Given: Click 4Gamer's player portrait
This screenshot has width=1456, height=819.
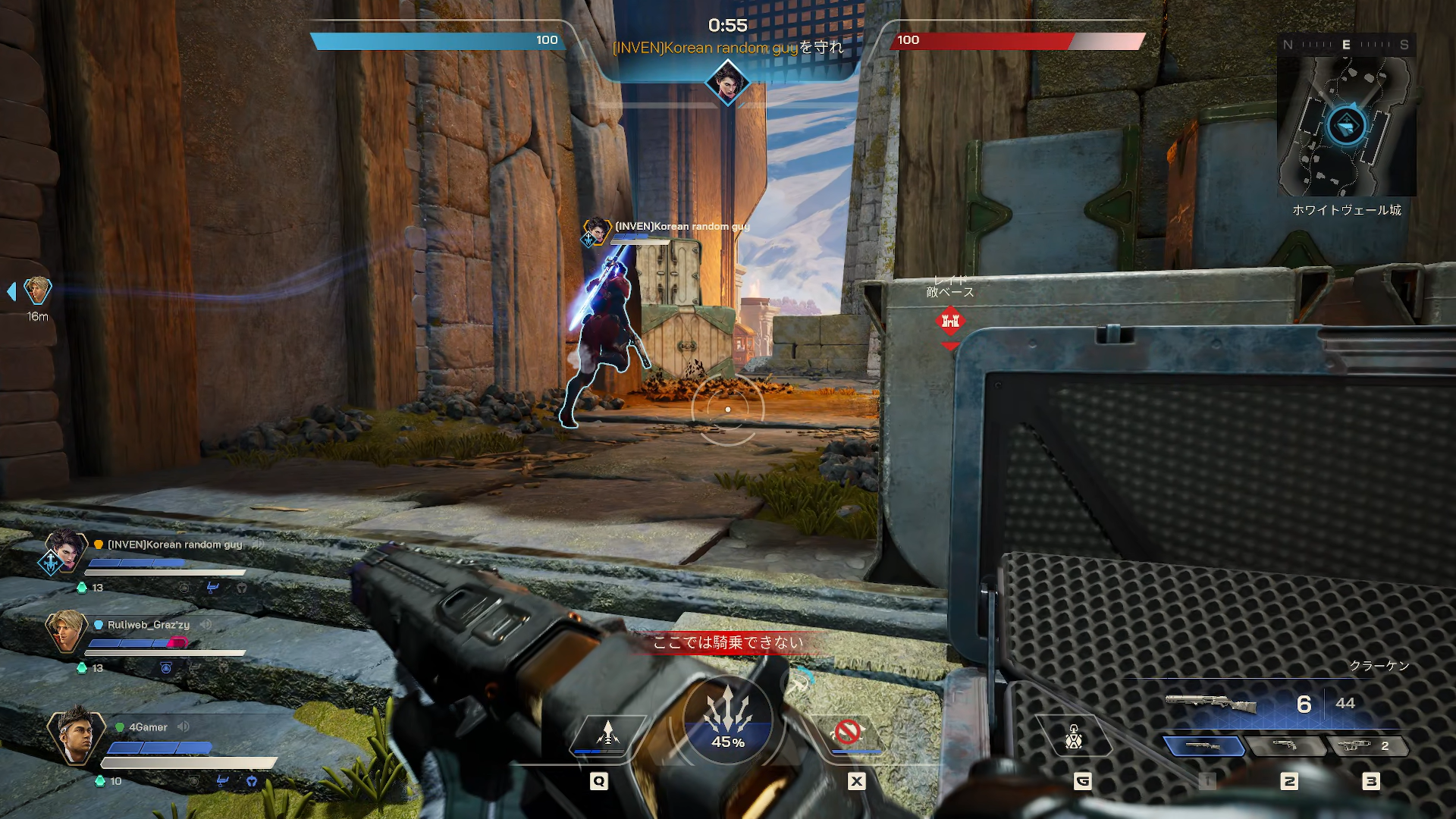Looking at the screenshot, I should click(76, 734).
